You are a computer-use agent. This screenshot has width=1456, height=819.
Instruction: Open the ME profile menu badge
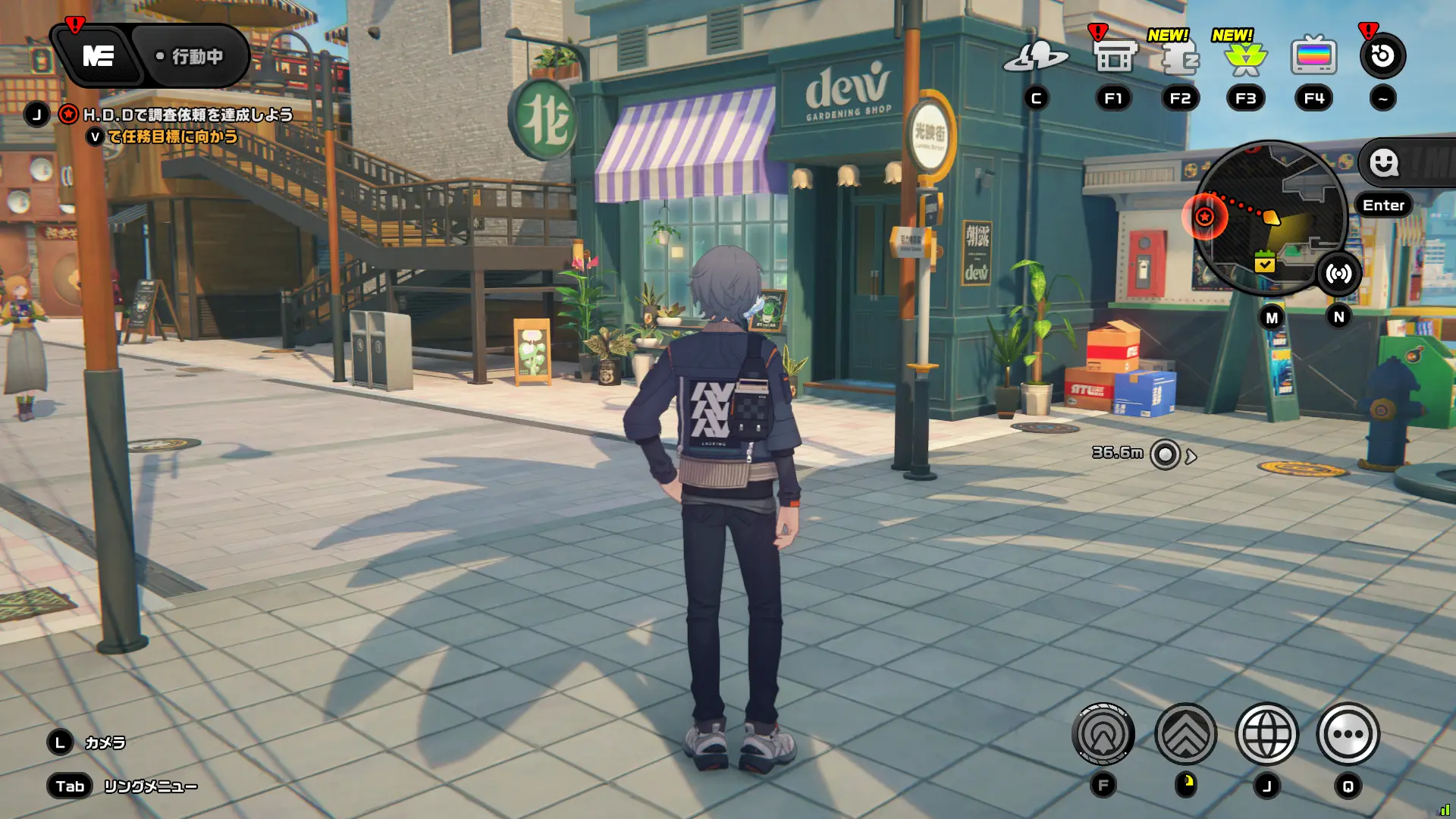99,56
